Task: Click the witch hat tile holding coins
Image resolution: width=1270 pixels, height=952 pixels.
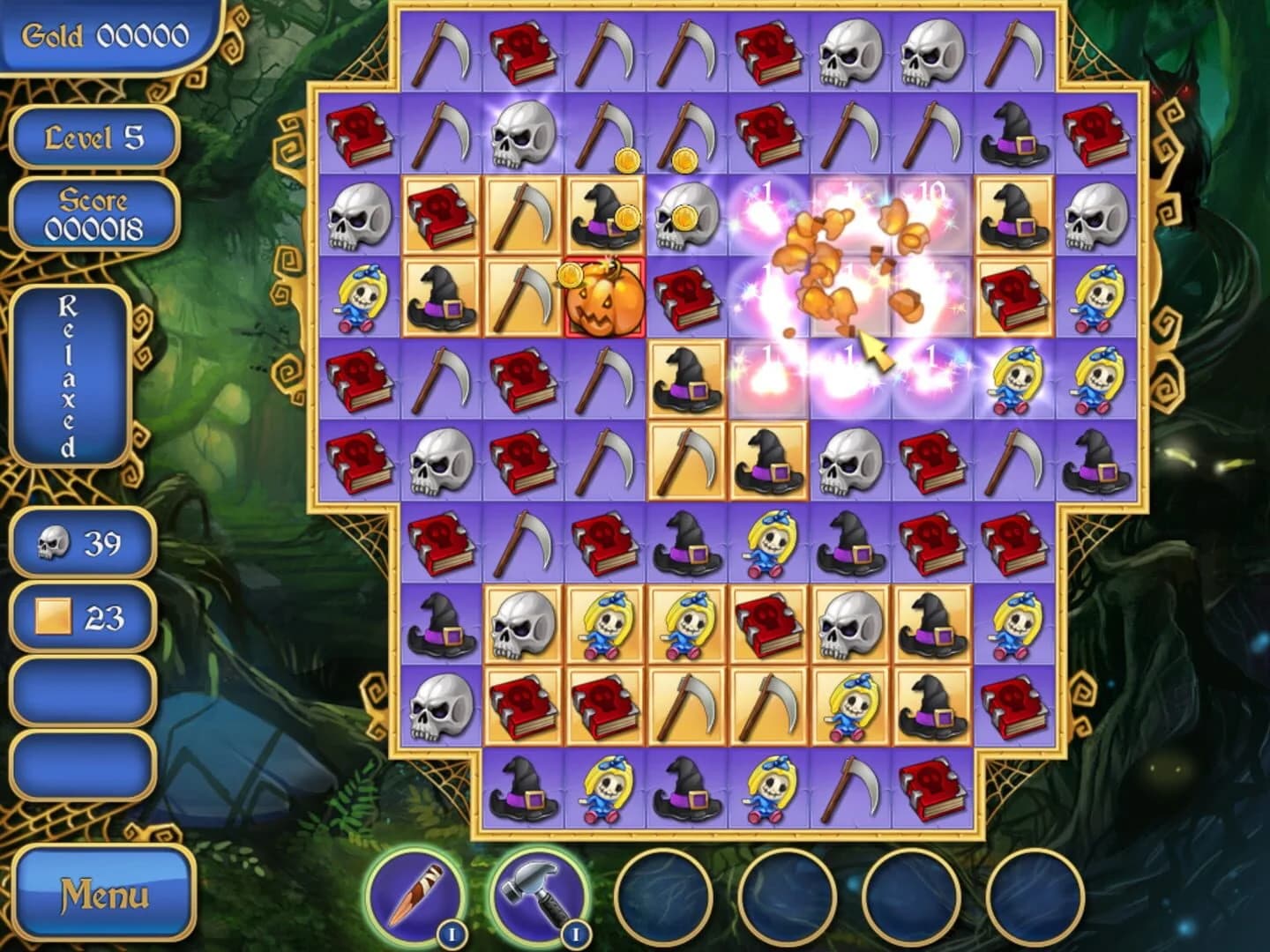Action: (x=604, y=216)
